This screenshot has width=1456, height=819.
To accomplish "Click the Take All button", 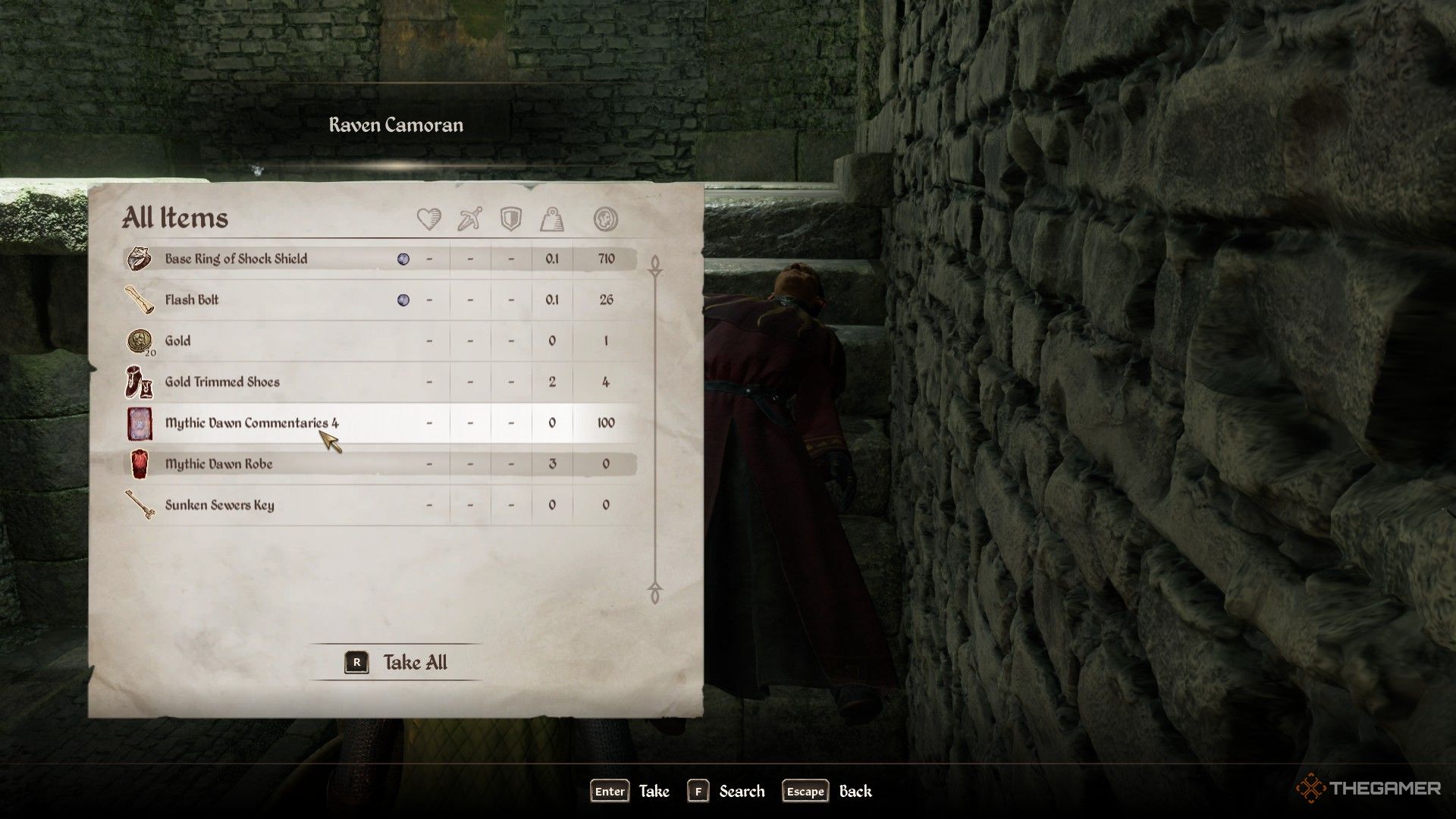I will pyautogui.click(x=397, y=662).
